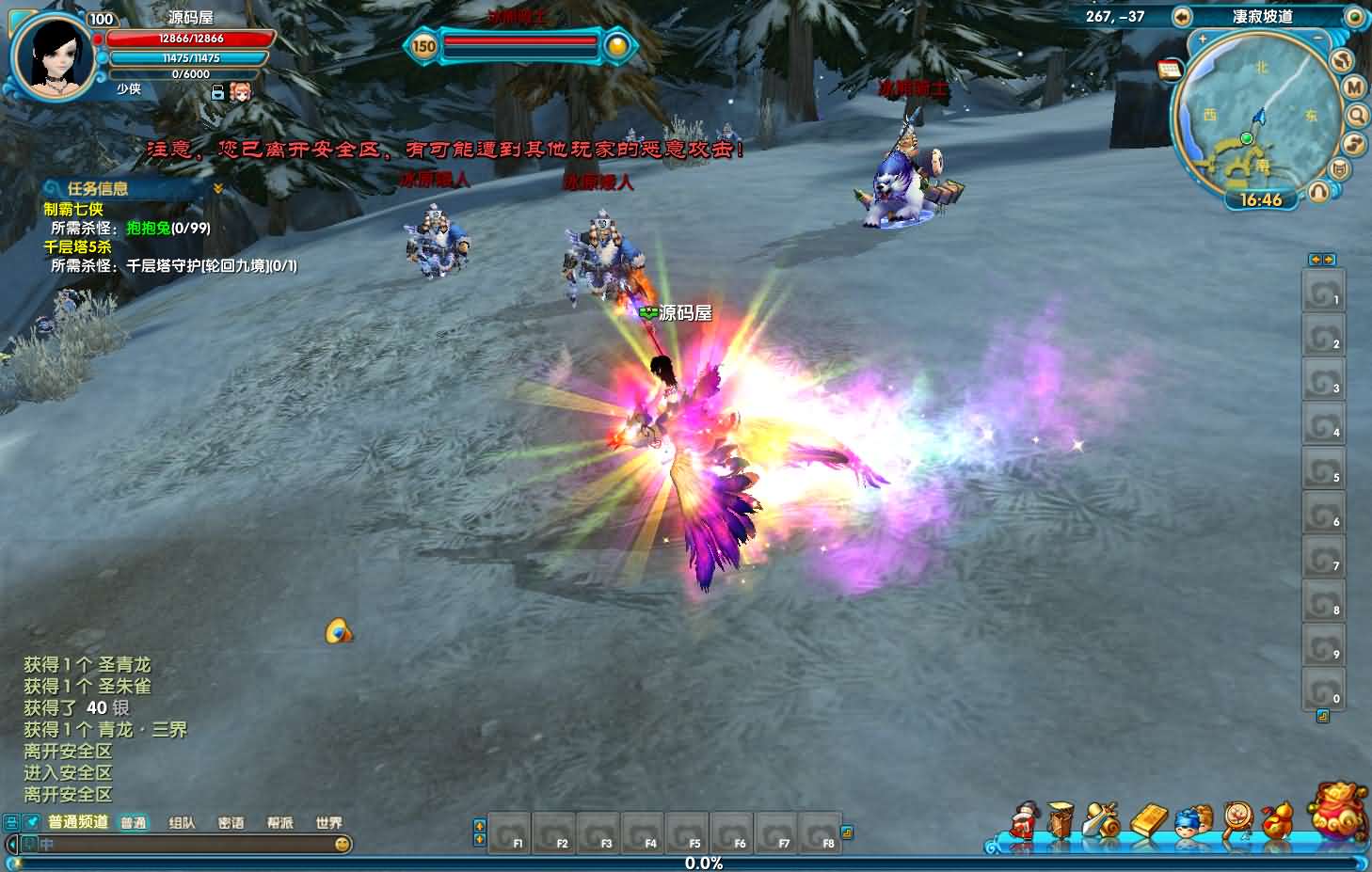Click the golden bell notification icon
The height and width of the screenshot is (872, 1372).
click(x=339, y=631)
